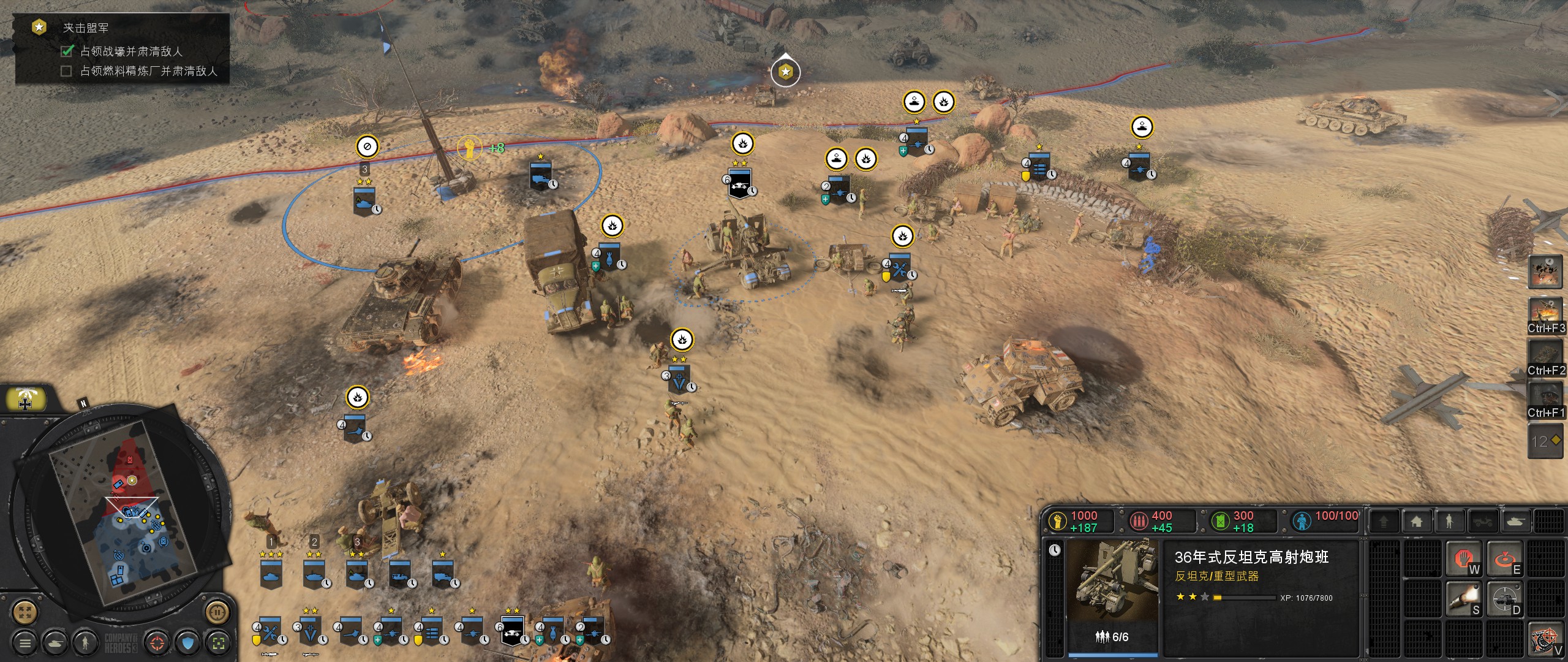The height and width of the screenshot is (662, 1568).
Task: Select the stop command with the red hand
Action: point(1464,558)
